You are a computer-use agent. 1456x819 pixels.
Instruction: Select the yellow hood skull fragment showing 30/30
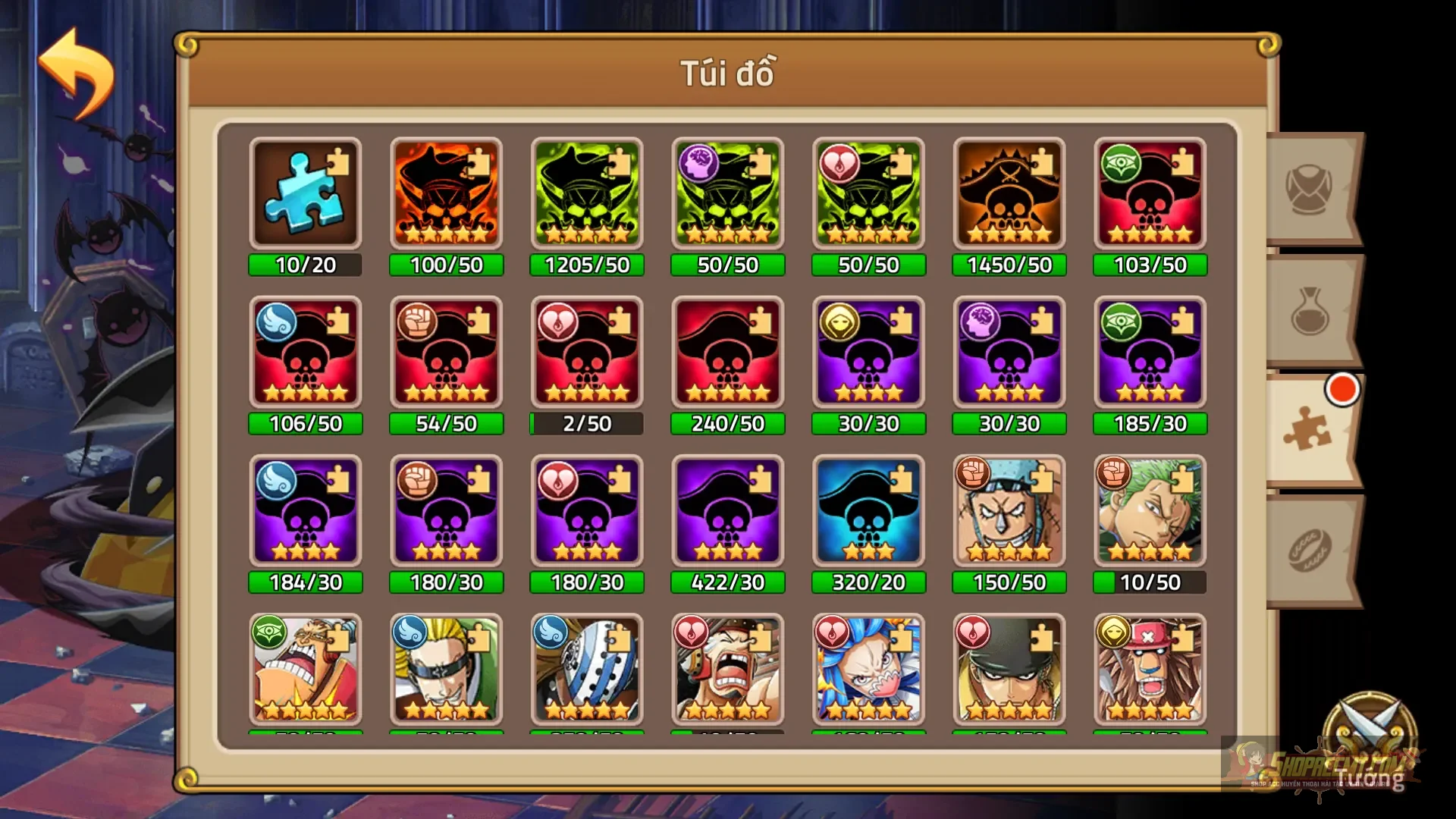868,353
